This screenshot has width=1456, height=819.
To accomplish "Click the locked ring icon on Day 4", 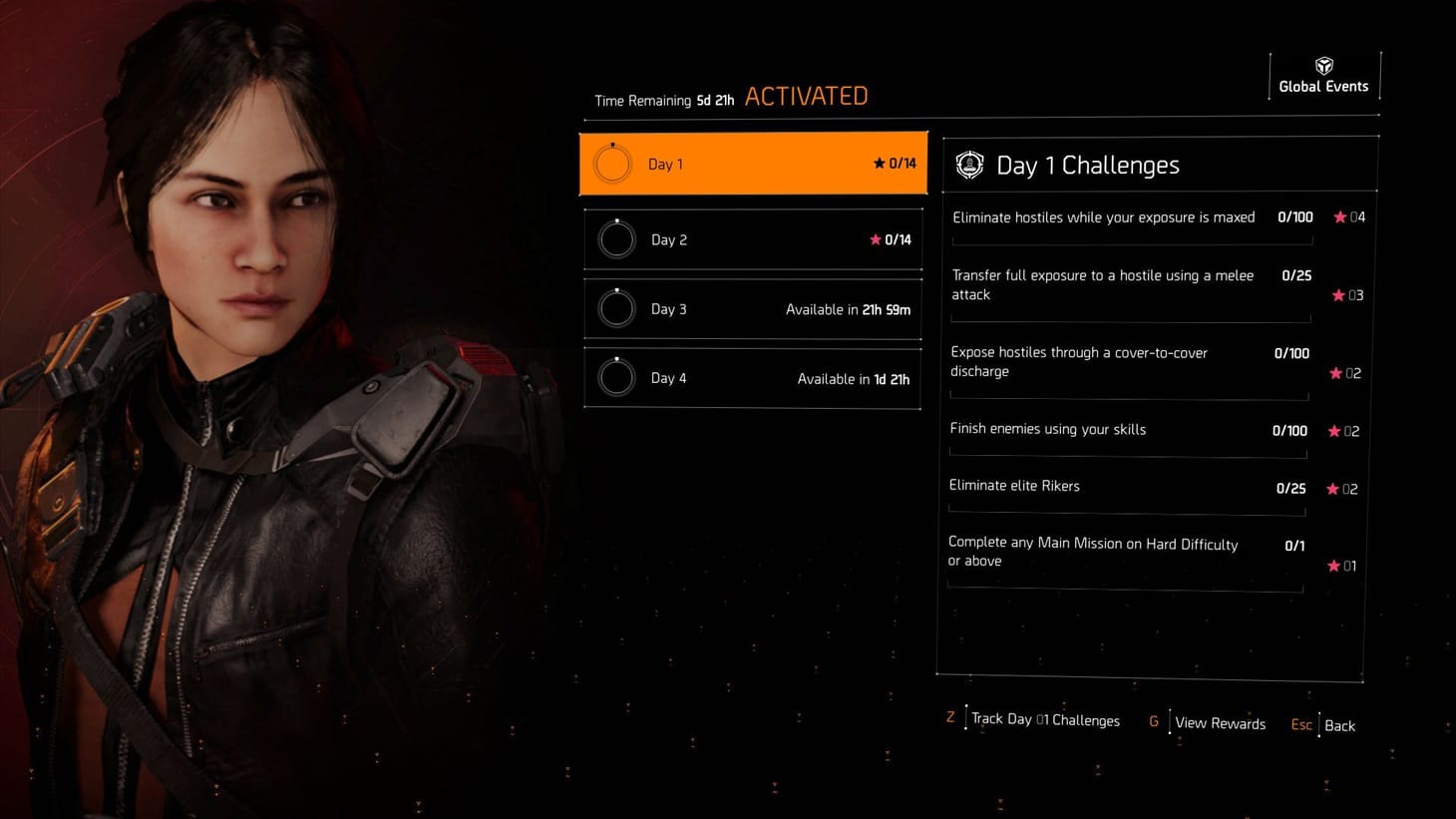I will click(x=615, y=377).
